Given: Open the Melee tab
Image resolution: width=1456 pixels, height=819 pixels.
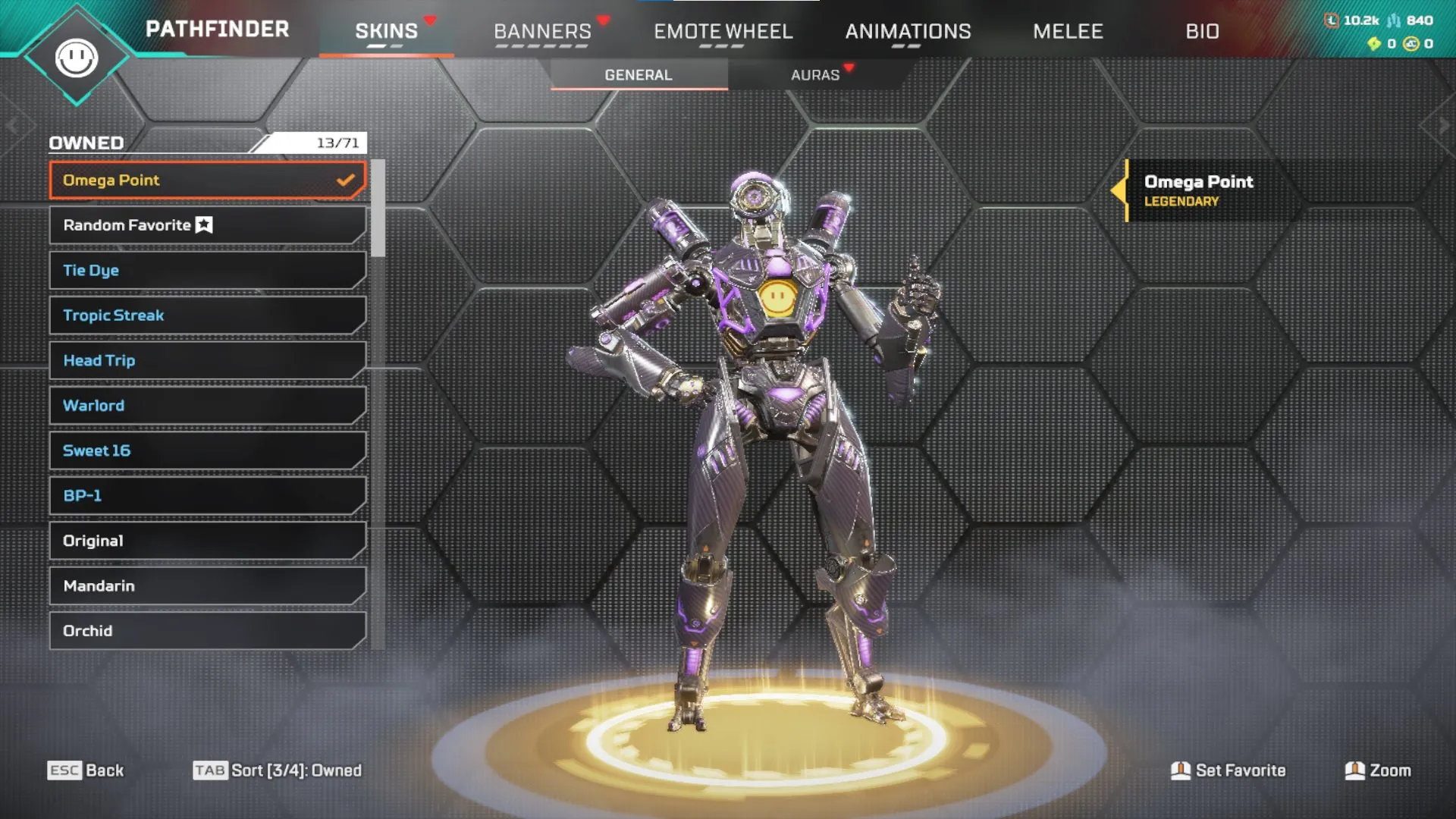Looking at the screenshot, I should pos(1068,31).
